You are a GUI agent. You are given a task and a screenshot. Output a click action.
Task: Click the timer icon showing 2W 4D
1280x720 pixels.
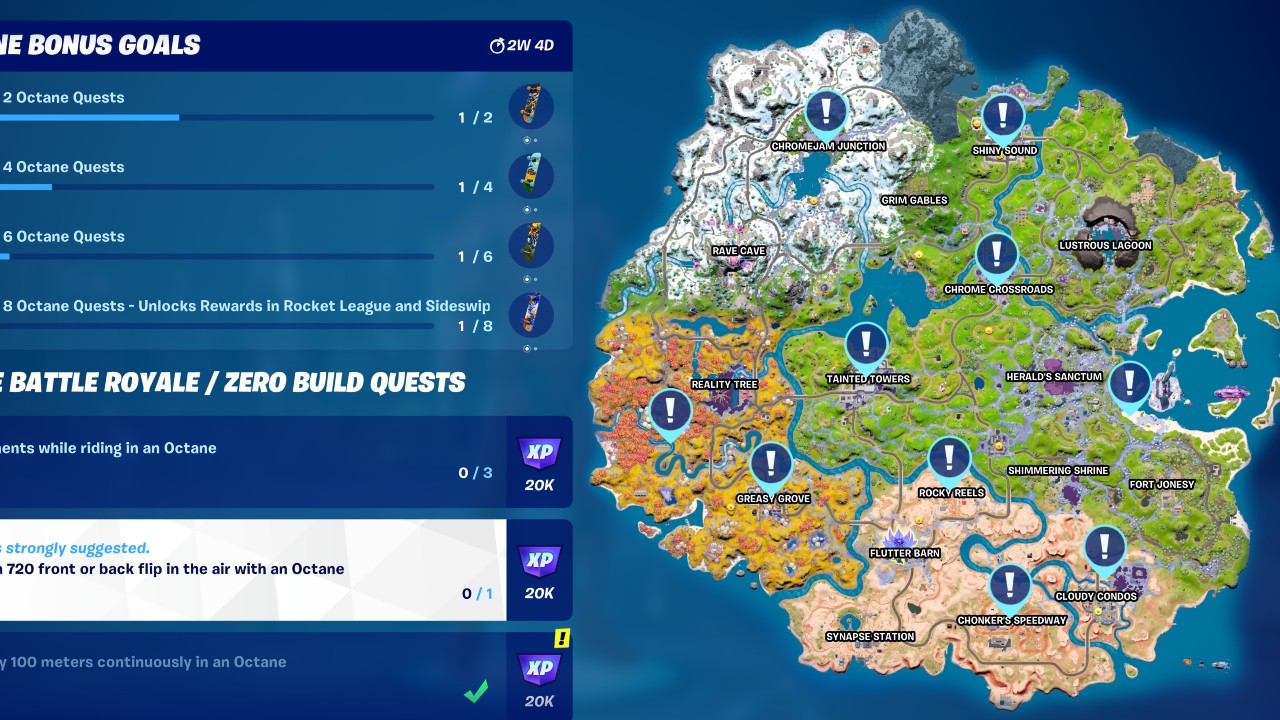(x=497, y=45)
